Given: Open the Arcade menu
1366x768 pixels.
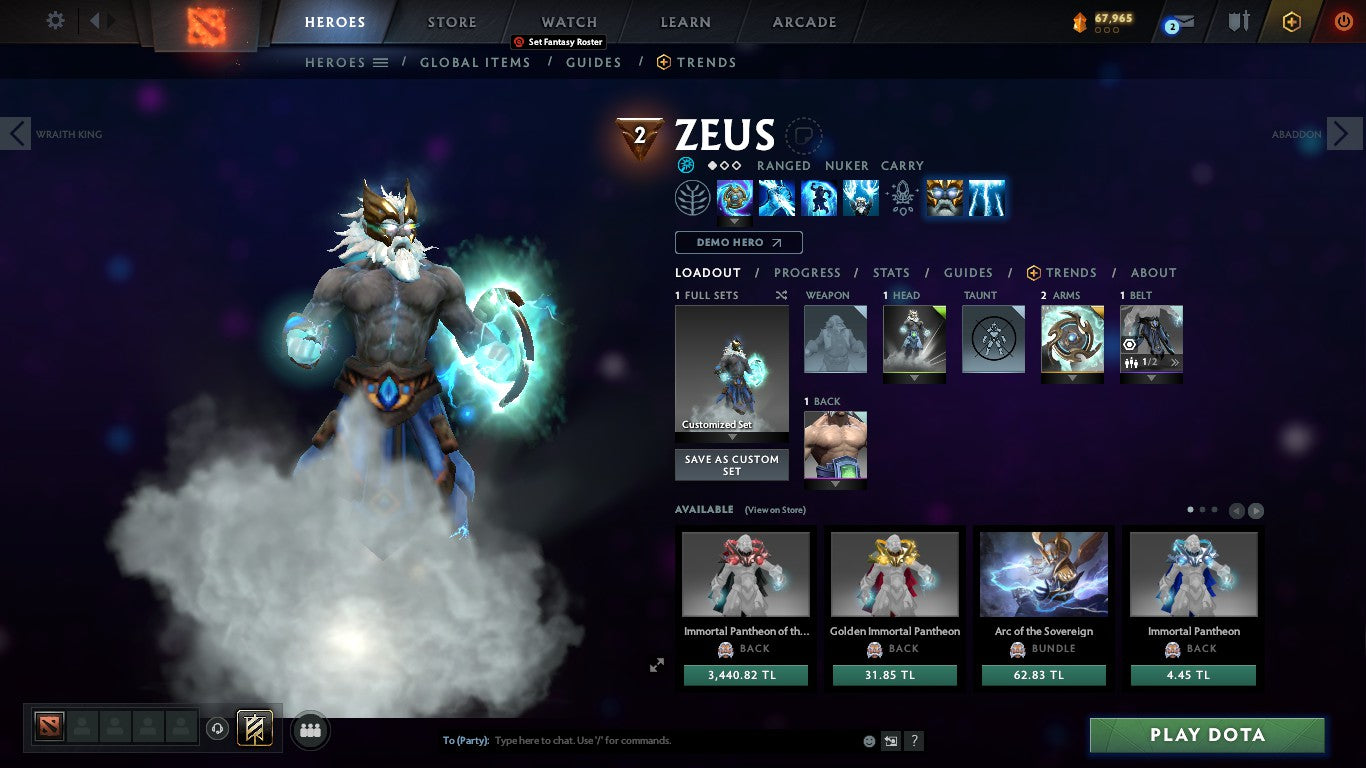Looking at the screenshot, I should click(805, 21).
